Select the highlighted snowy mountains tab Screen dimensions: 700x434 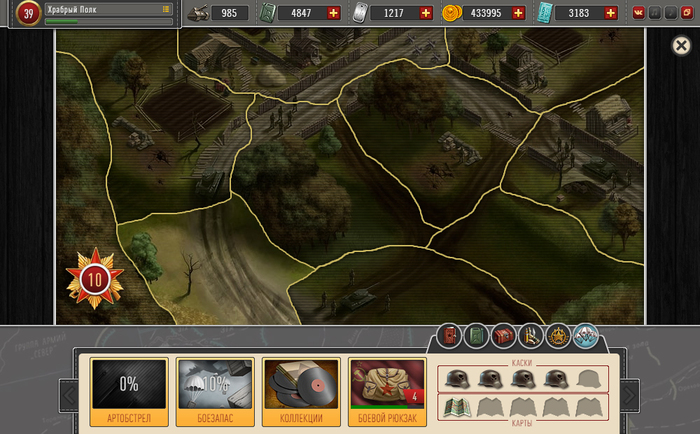click(585, 337)
